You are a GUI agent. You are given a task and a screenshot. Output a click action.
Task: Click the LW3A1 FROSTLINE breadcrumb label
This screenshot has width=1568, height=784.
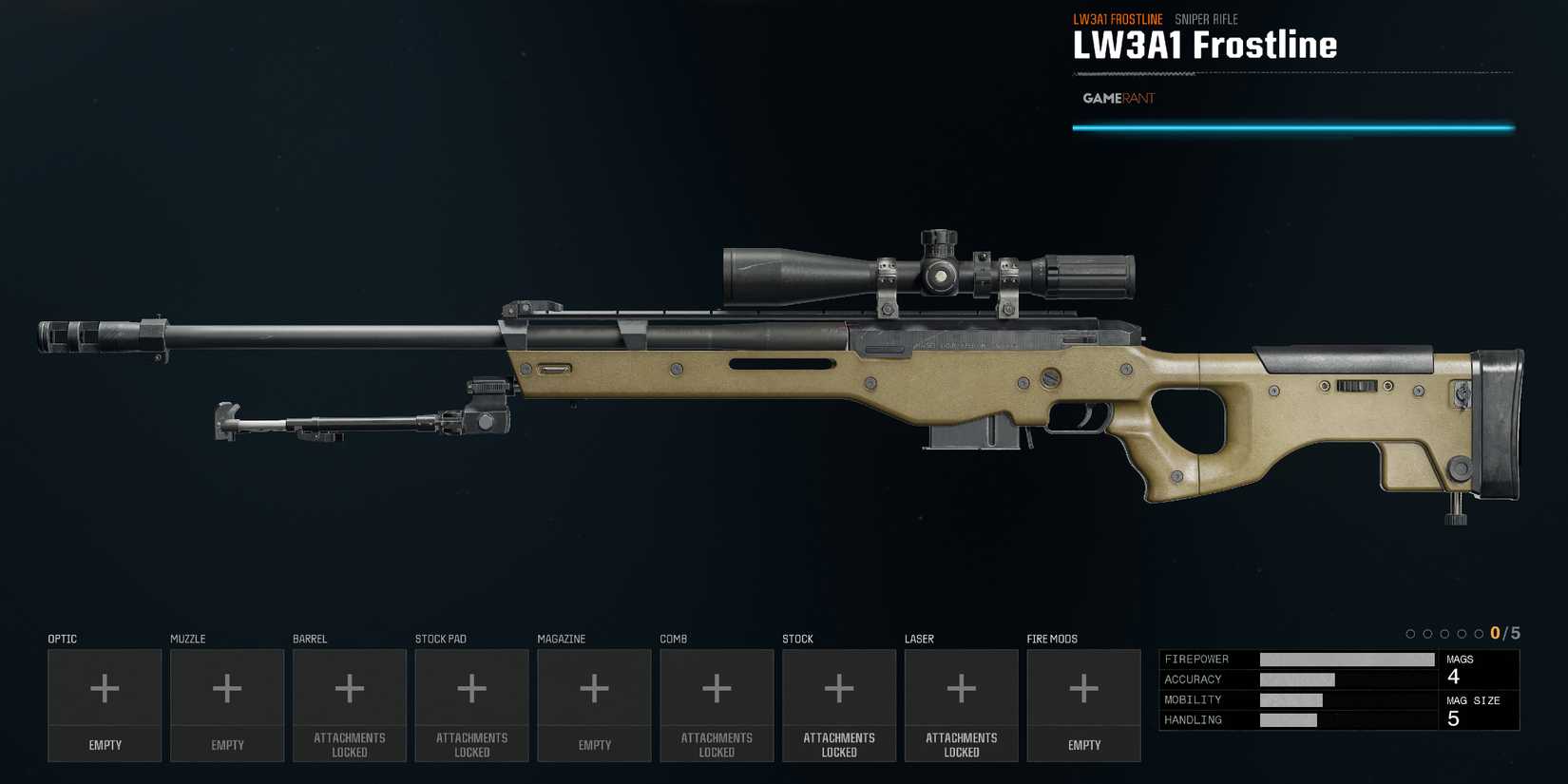(x=1118, y=18)
